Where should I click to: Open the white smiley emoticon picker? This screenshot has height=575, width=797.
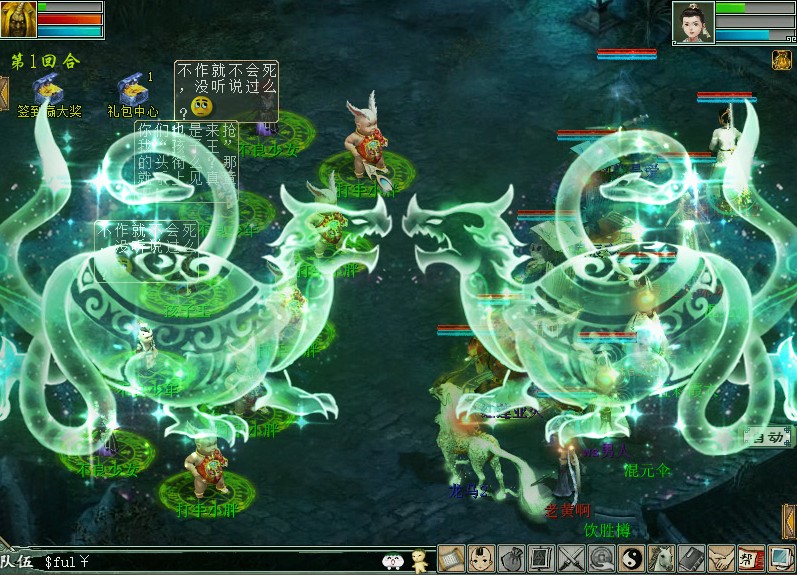pos(393,562)
